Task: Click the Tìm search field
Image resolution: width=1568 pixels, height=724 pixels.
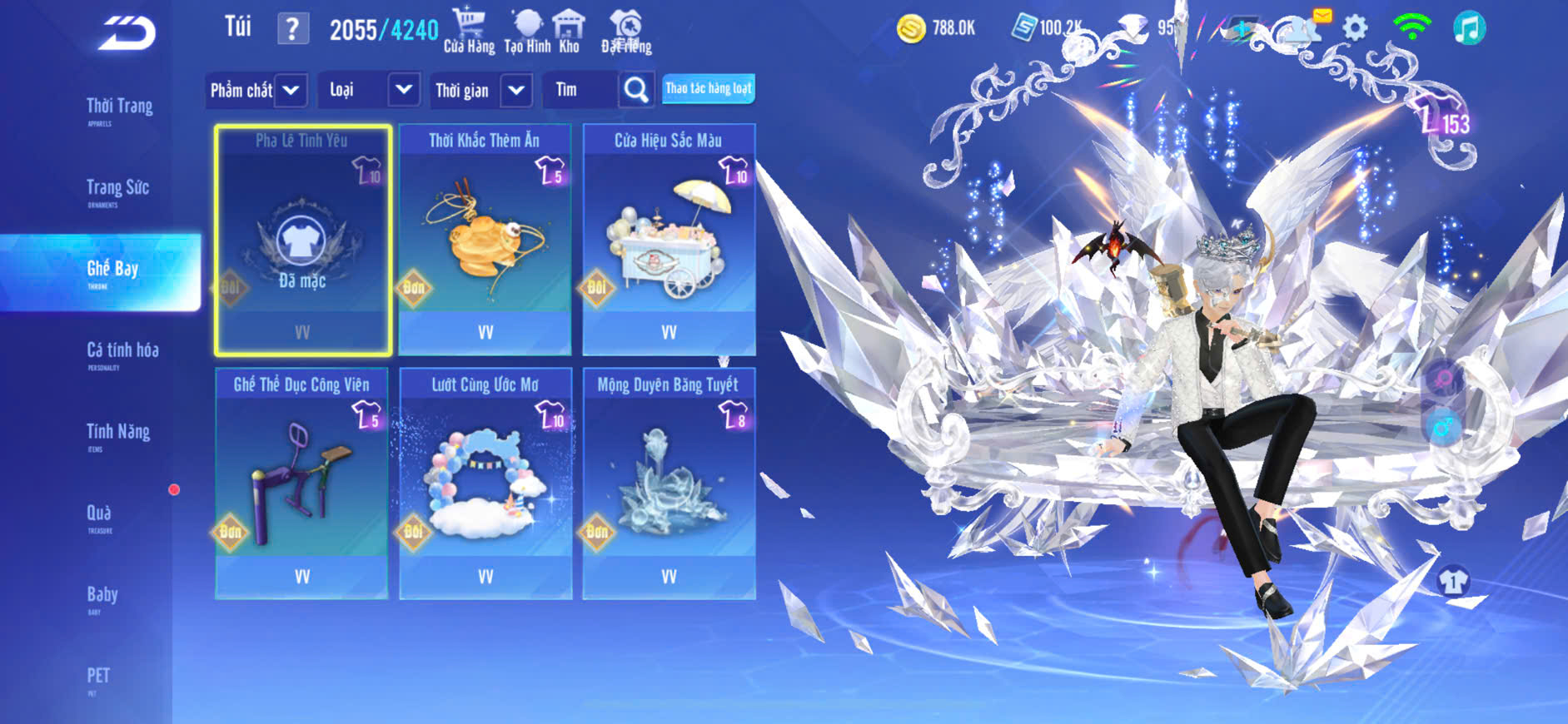Action: pos(580,90)
